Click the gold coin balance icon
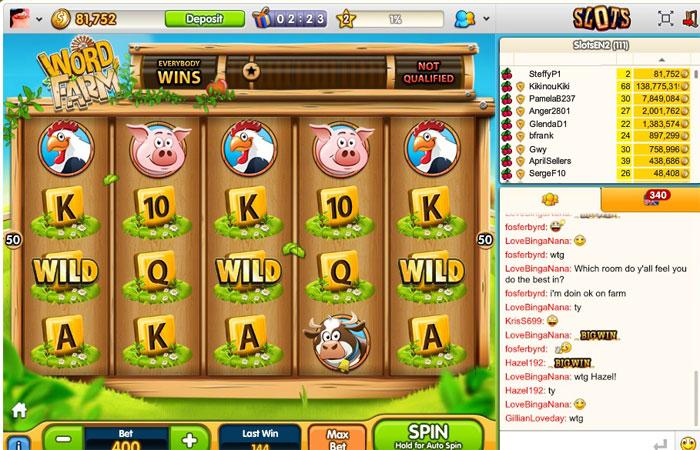This screenshot has width=700, height=450. click(x=60, y=18)
